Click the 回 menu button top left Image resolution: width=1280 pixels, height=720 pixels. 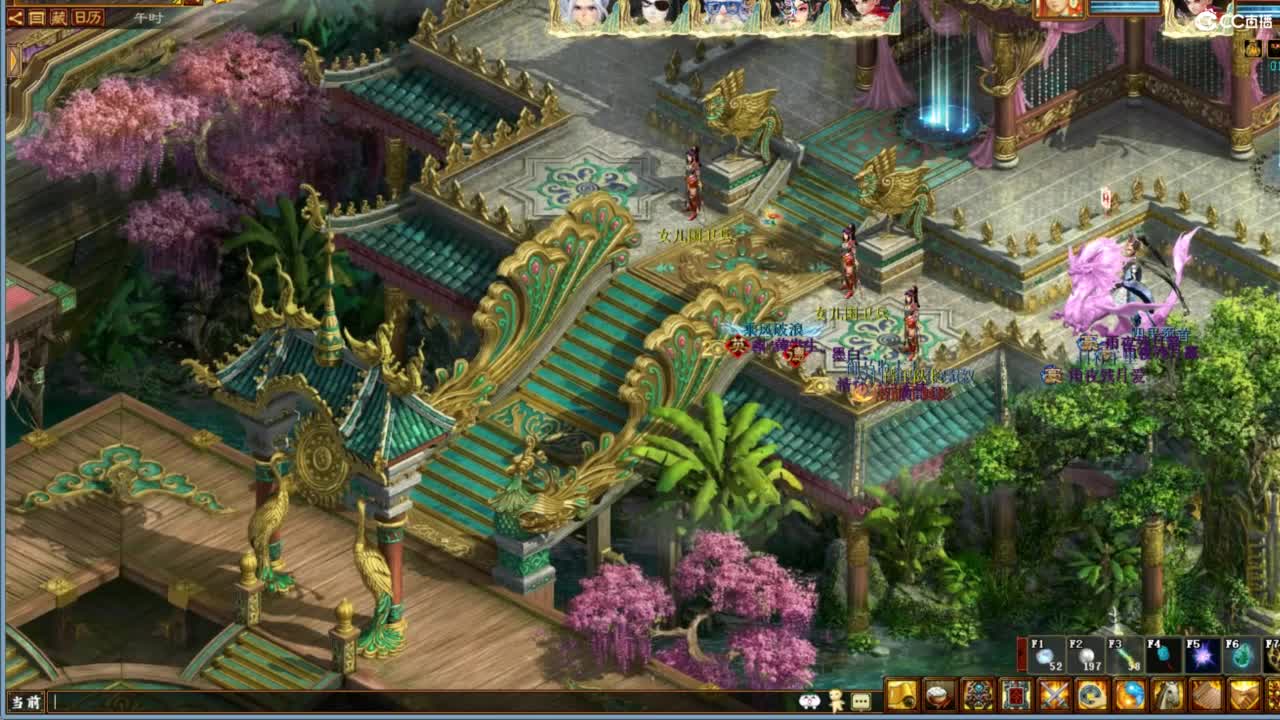34,17
